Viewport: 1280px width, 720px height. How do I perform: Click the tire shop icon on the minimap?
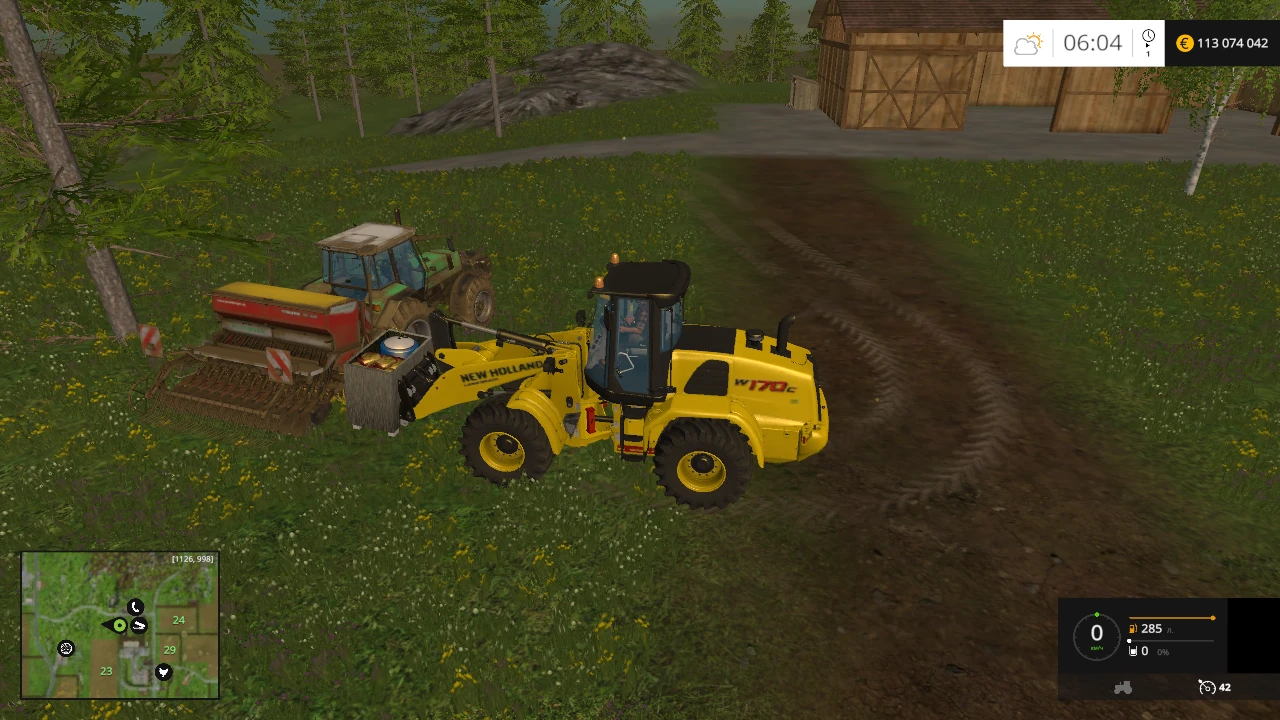(66, 648)
